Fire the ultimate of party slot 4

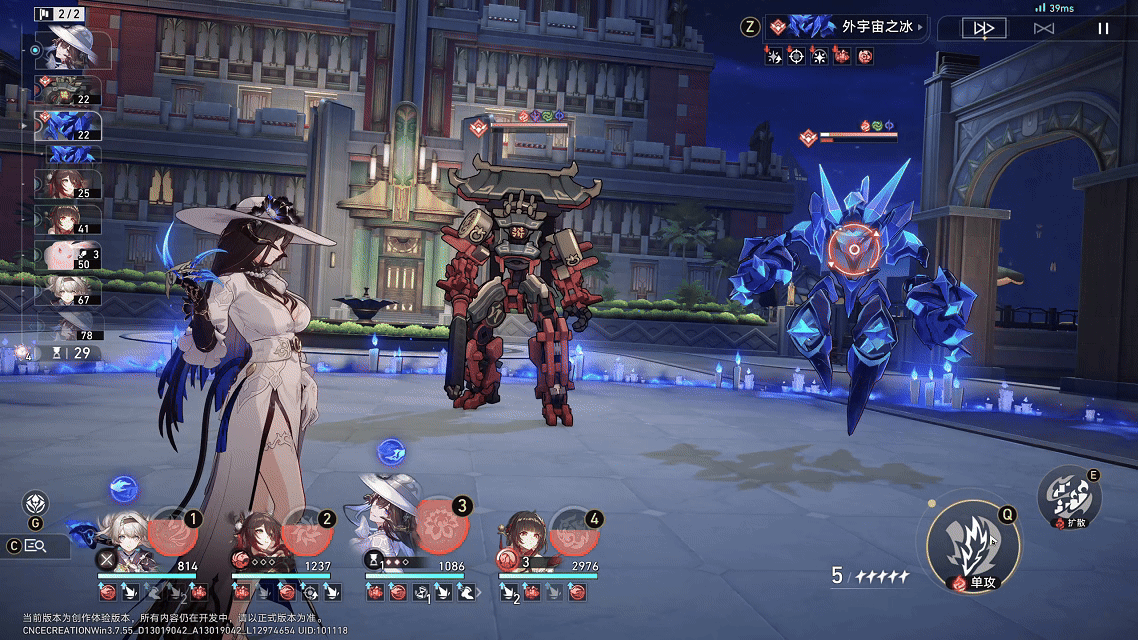574,532
